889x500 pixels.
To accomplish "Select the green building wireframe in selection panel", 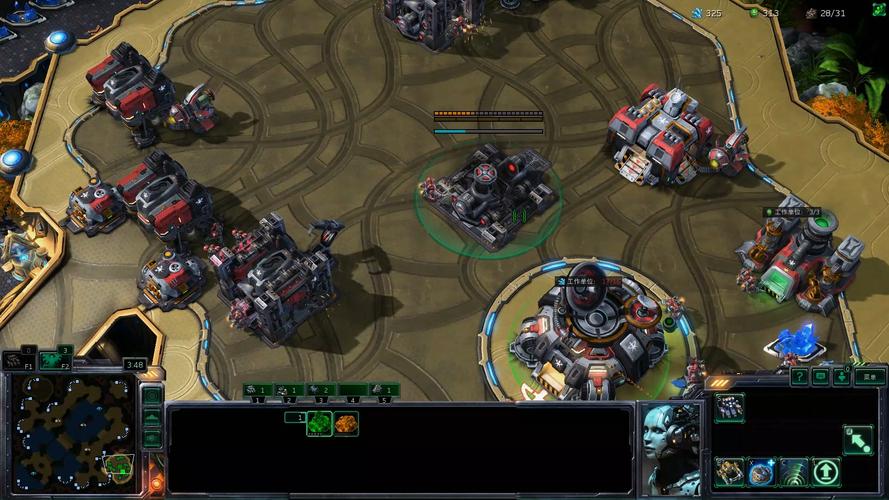I will [319, 424].
